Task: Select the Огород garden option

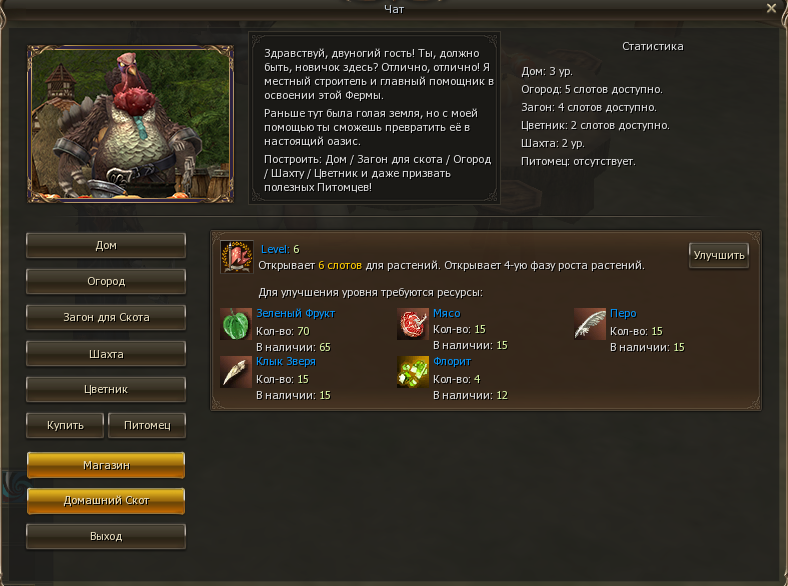Action: 106,282
